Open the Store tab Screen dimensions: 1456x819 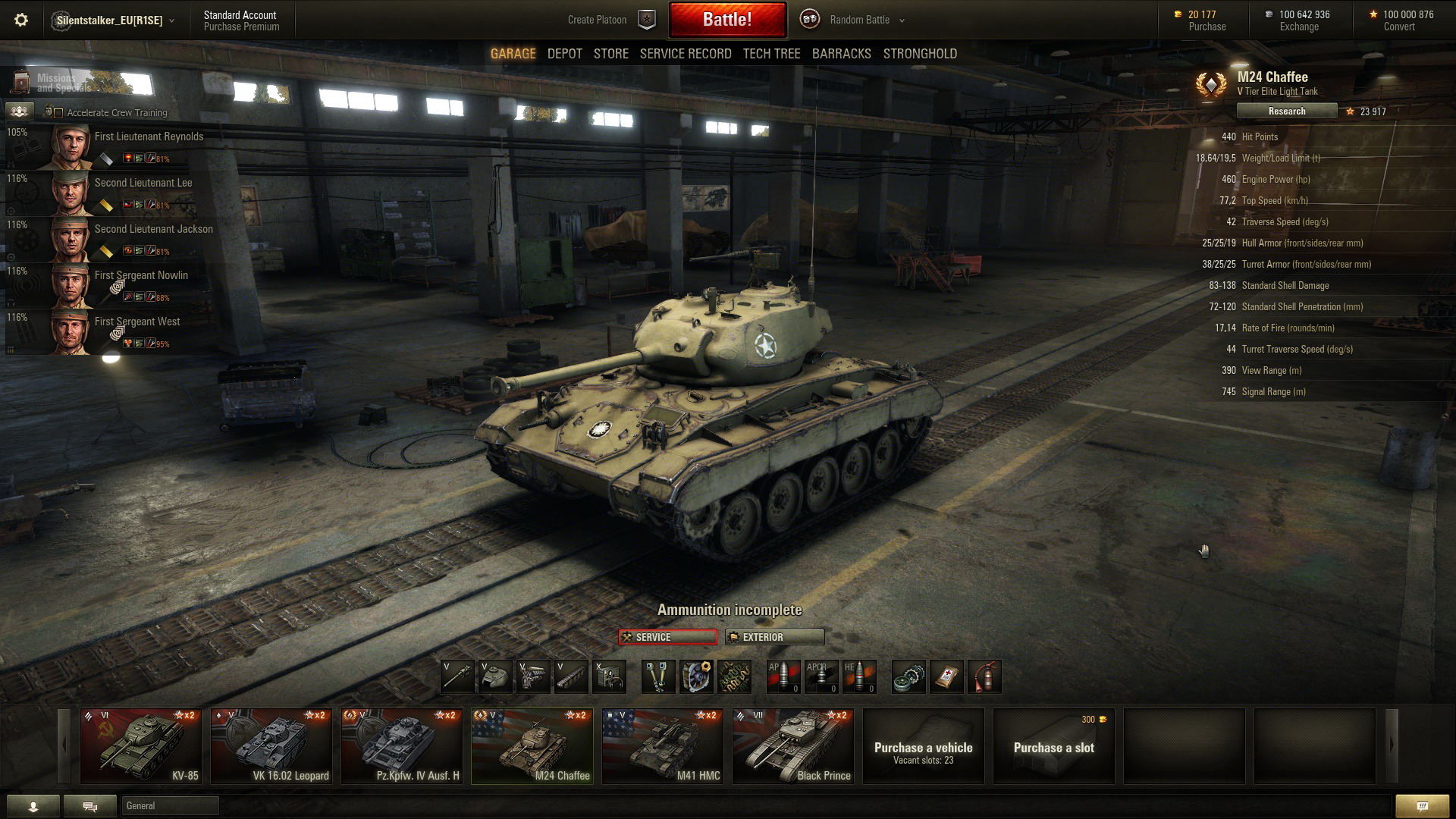610,54
